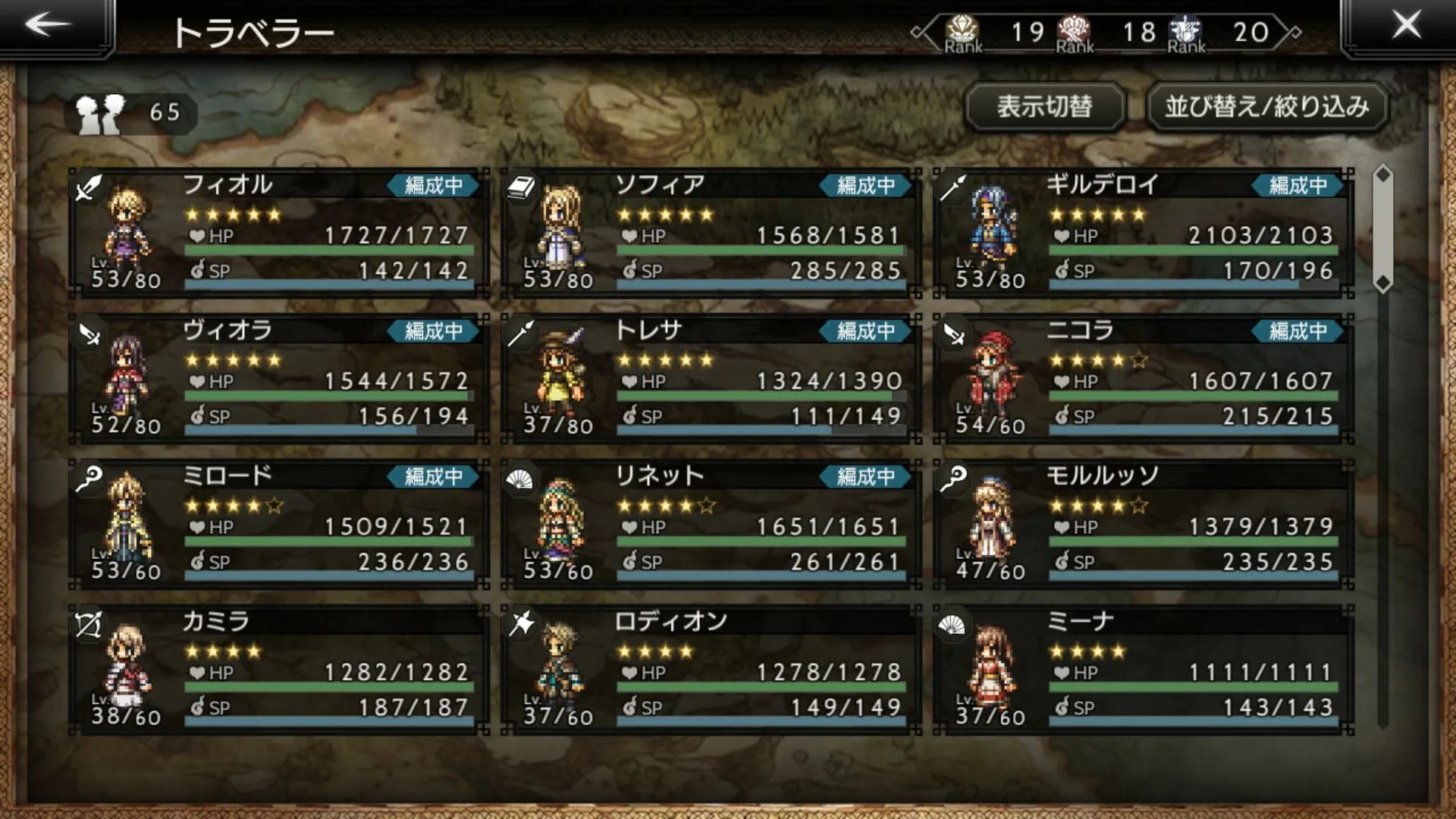This screenshot has height=819, width=1456.
Task: Choose traveler ミーナ
Action: click(x=1143, y=669)
